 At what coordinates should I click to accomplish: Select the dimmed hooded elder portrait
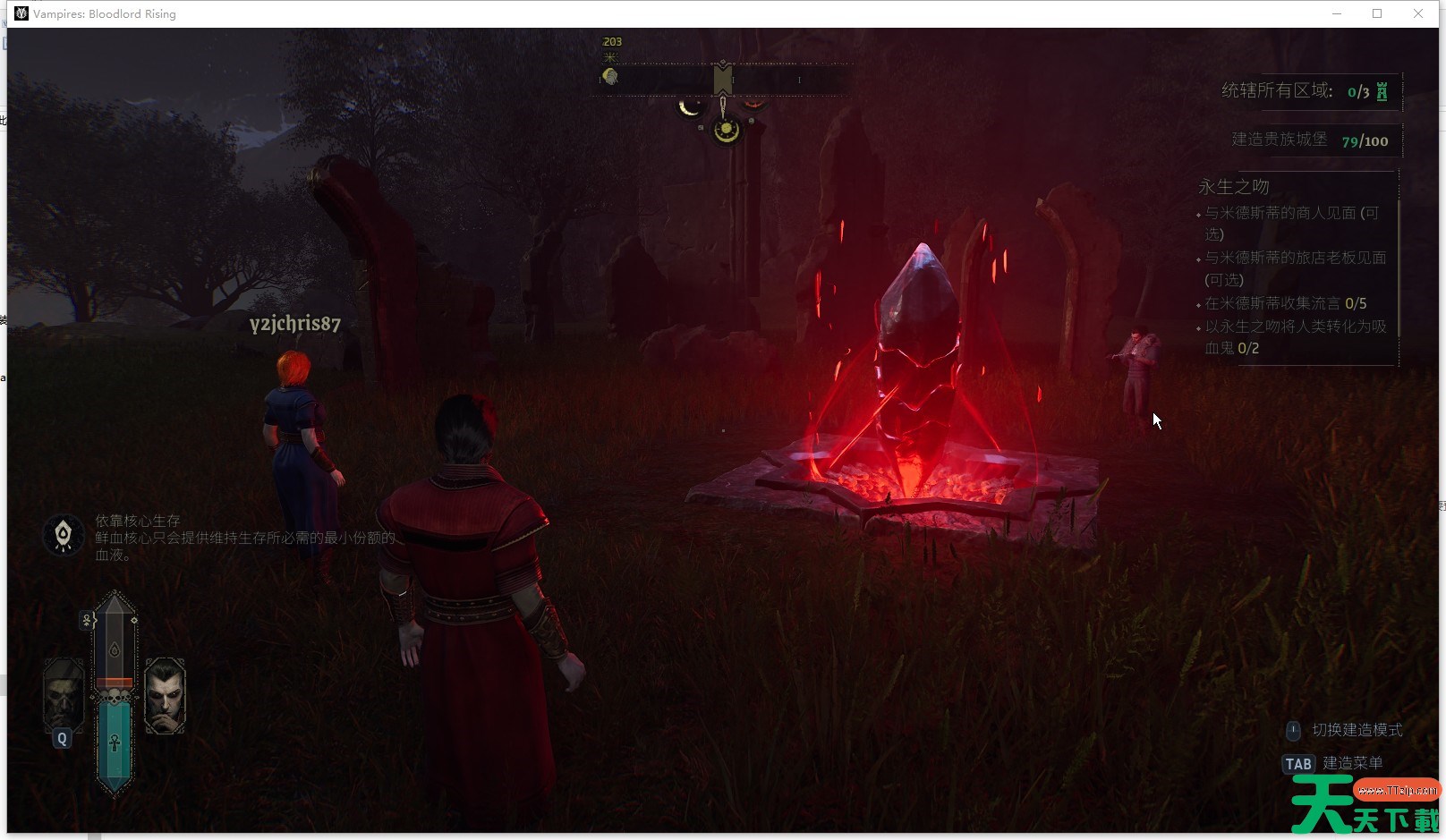pos(63,694)
